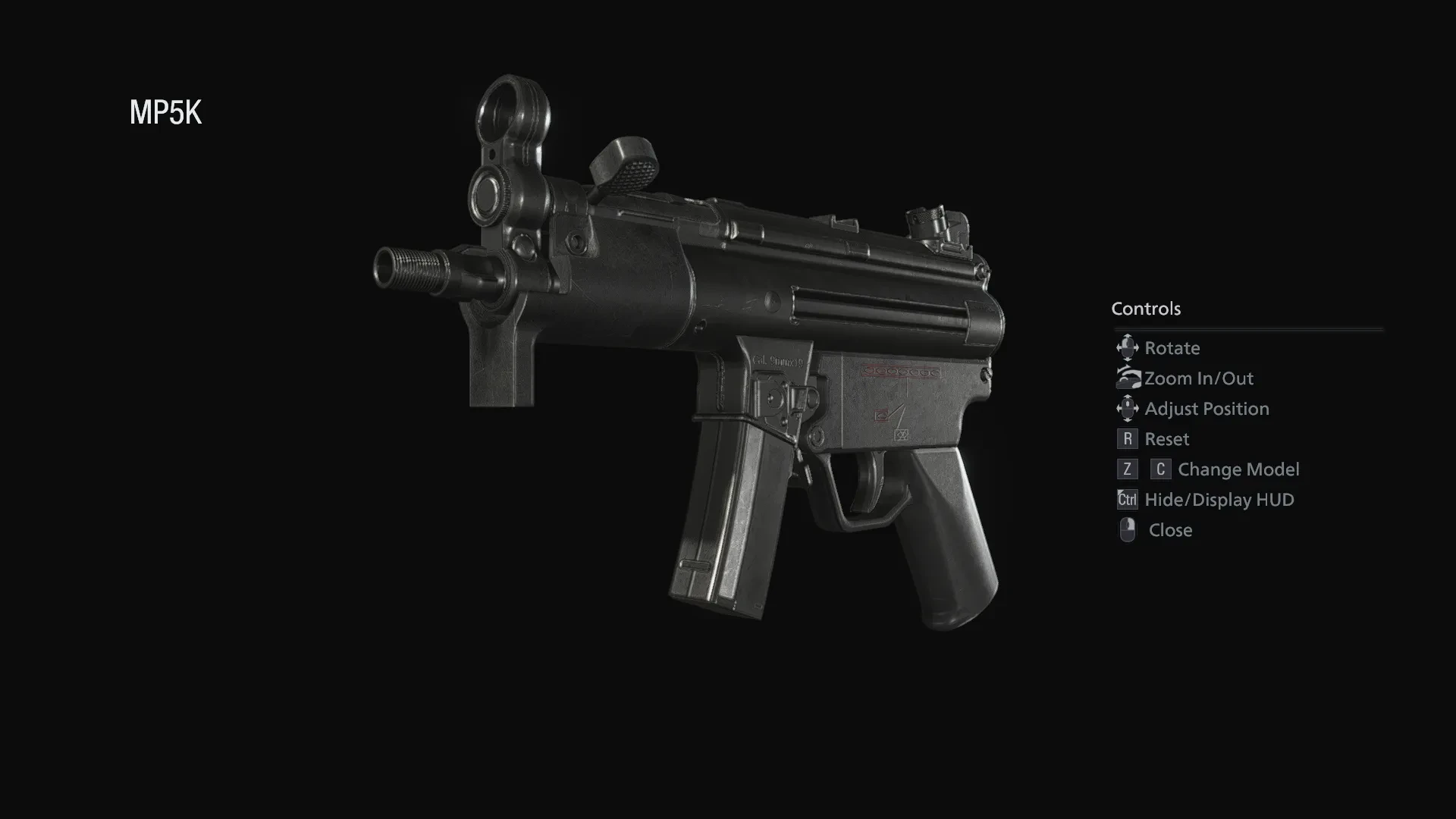
Task: Click the Z key icon
Action: pos(1126,469)
